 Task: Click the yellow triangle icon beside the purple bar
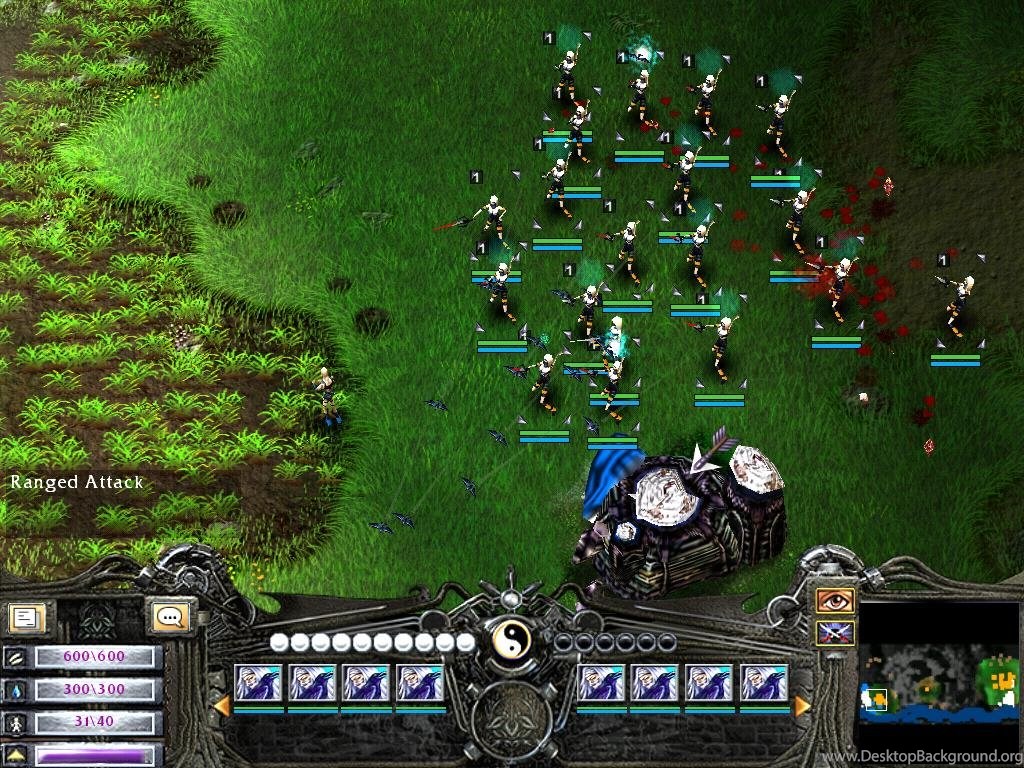pos(15,756)
